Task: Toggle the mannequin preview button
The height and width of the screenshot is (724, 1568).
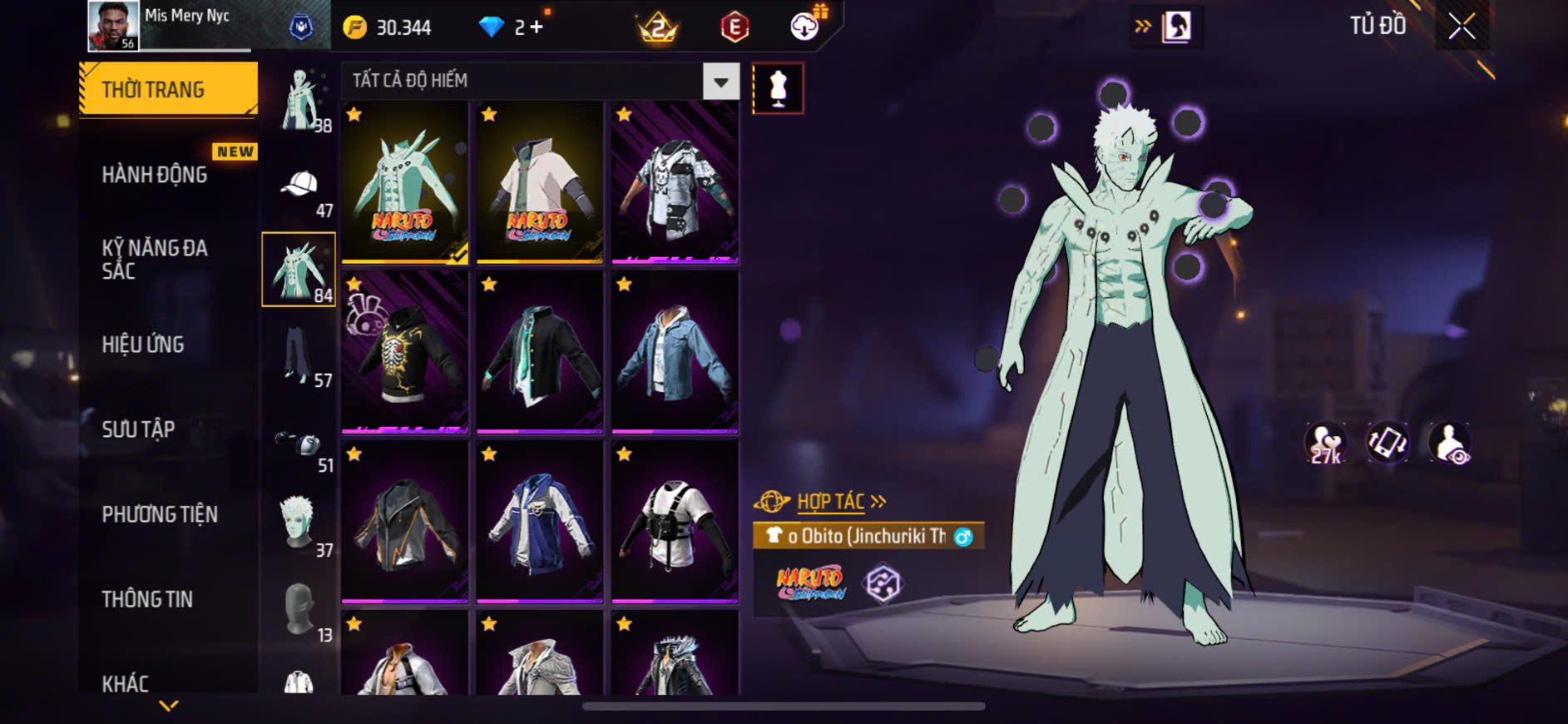Action: (778, 88)
